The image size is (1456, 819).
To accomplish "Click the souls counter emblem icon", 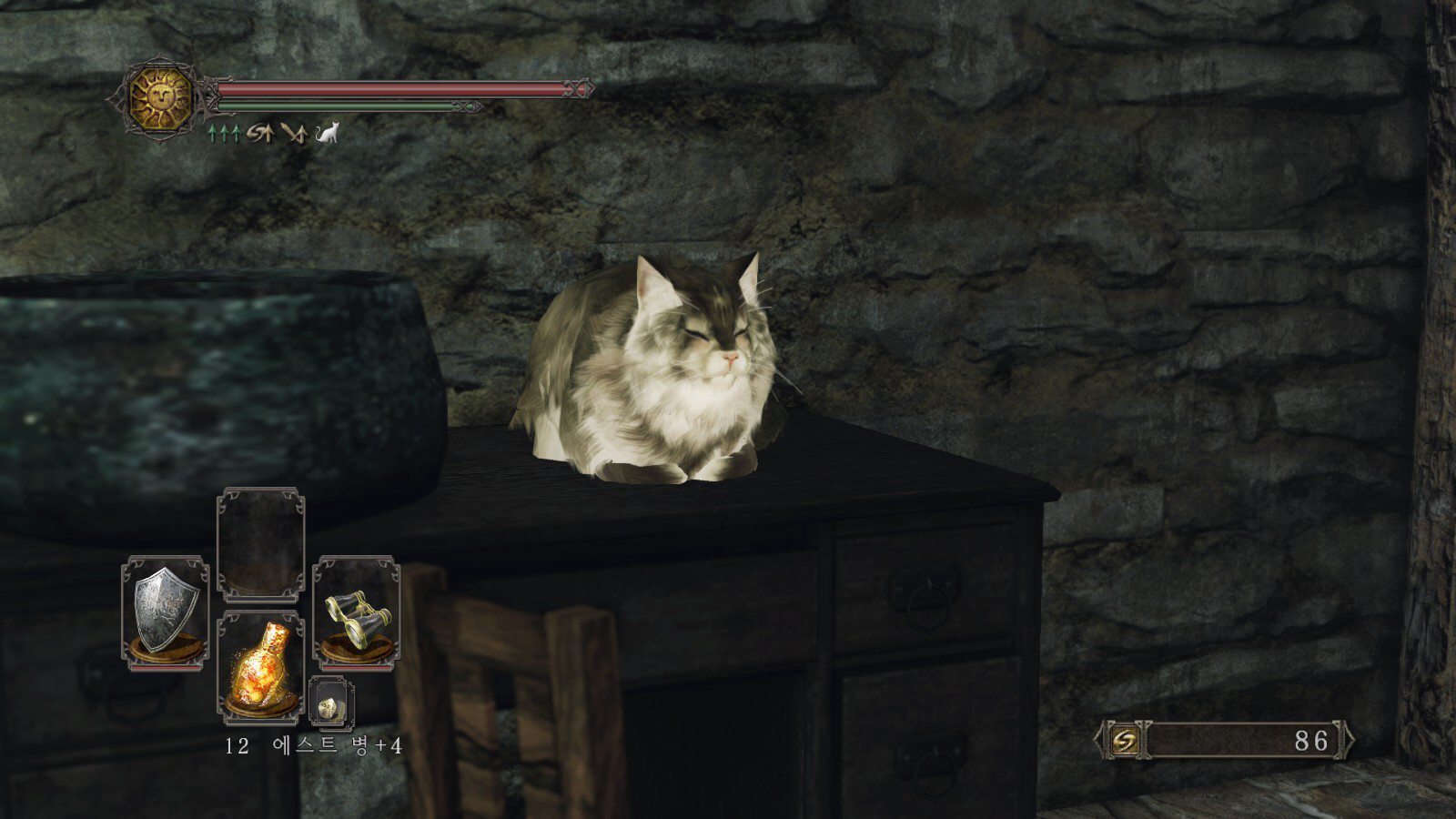I will pos(1125,741).
